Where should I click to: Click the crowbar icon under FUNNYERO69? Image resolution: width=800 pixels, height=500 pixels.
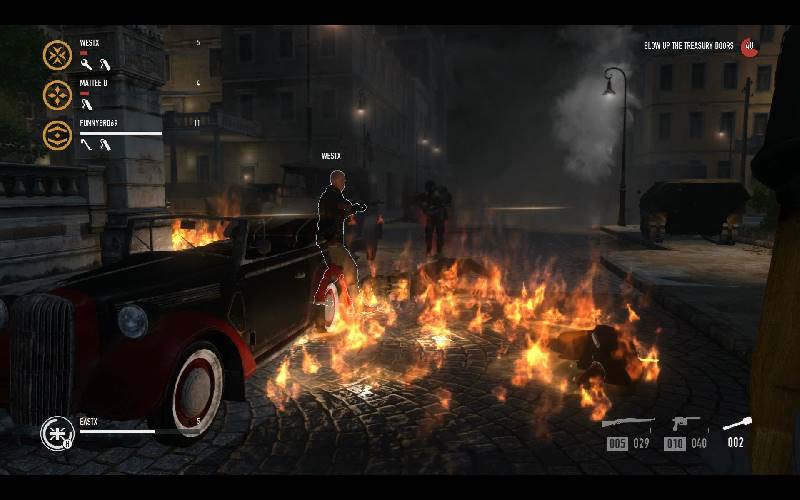tap(86, 145)
